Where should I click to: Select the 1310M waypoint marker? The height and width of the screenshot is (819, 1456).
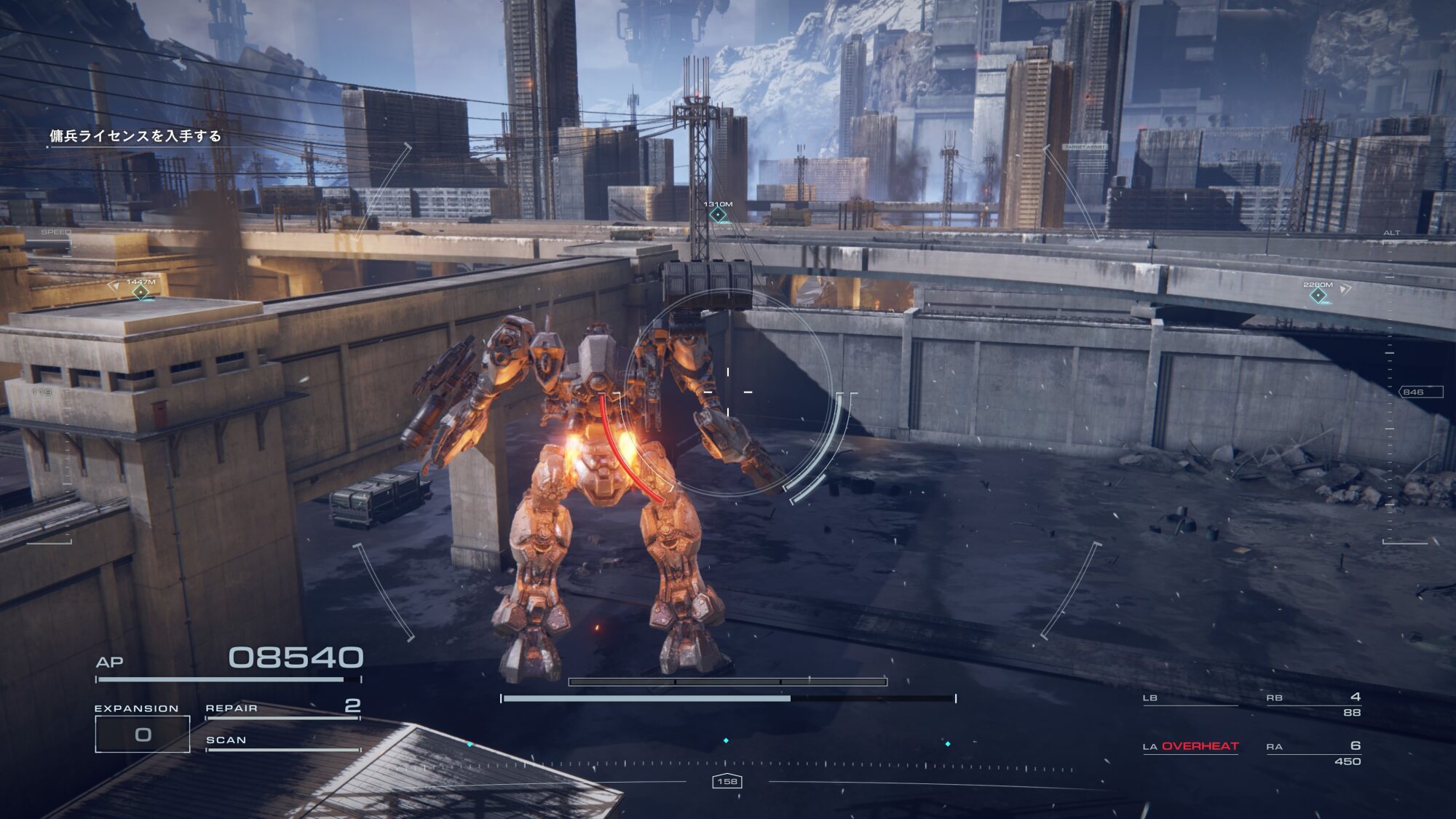pyautogui.click(x=719, y=214)
